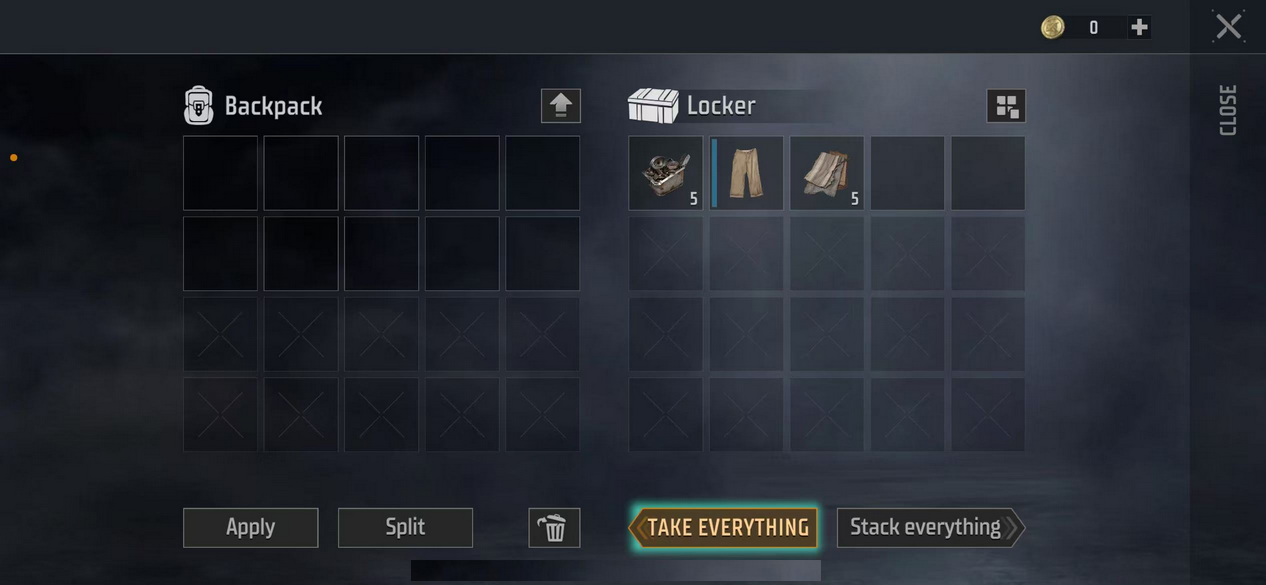Add coins with the plus button
Viewport: 1266px width, 585px height.
(1139, 28)
